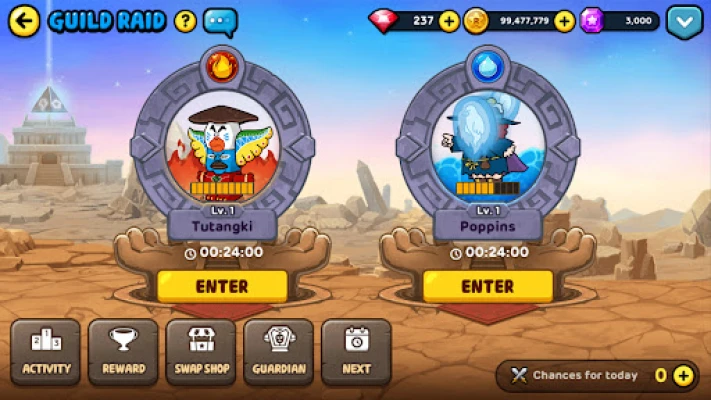Open the Reward menu

[x=124, y=352]
